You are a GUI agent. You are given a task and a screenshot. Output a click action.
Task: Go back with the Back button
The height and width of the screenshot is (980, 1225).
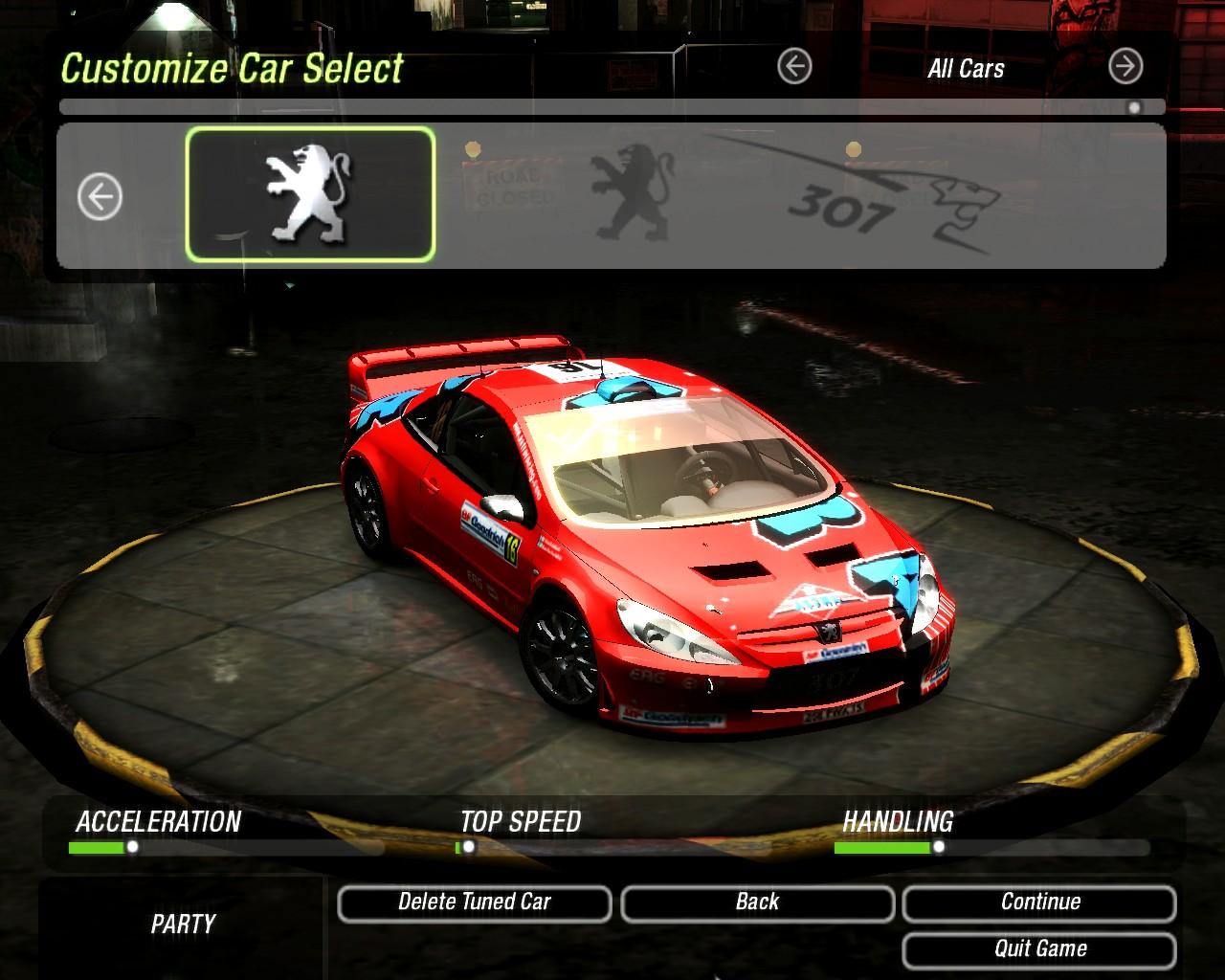pos(757,902)
